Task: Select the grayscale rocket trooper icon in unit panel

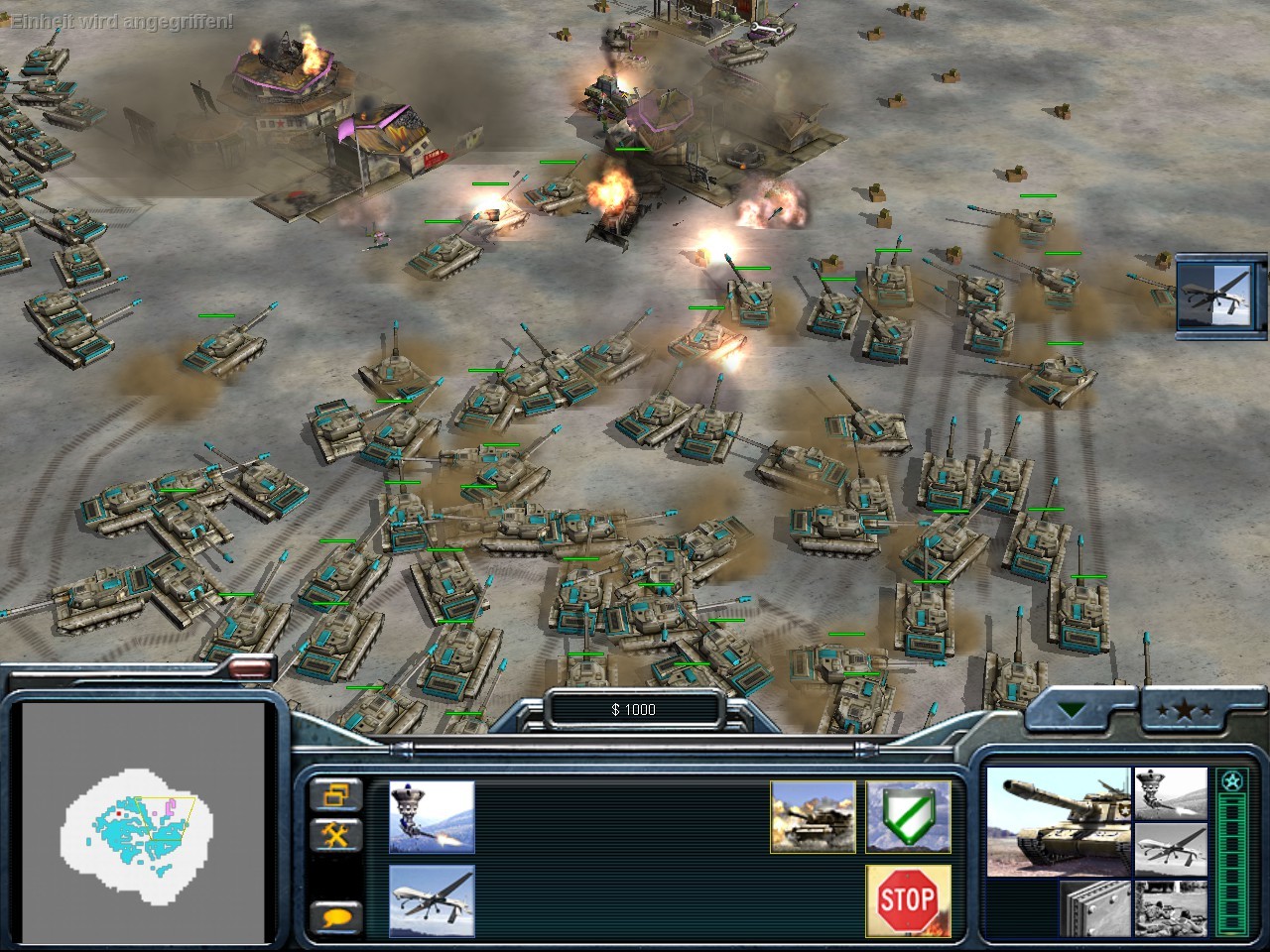Action: pyautogui.click(x=1171, y=794)
